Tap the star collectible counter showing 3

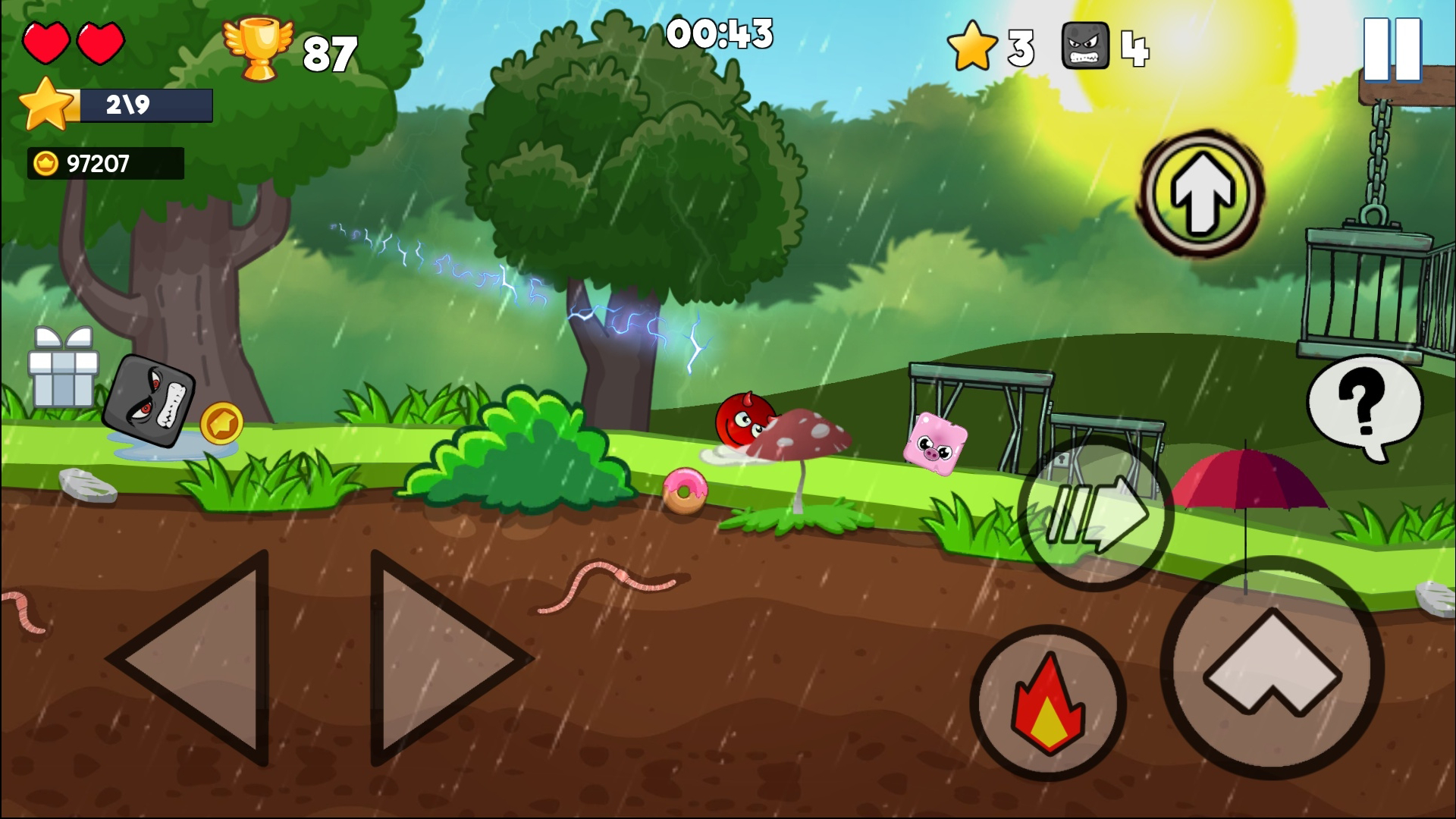coord(973,49)
